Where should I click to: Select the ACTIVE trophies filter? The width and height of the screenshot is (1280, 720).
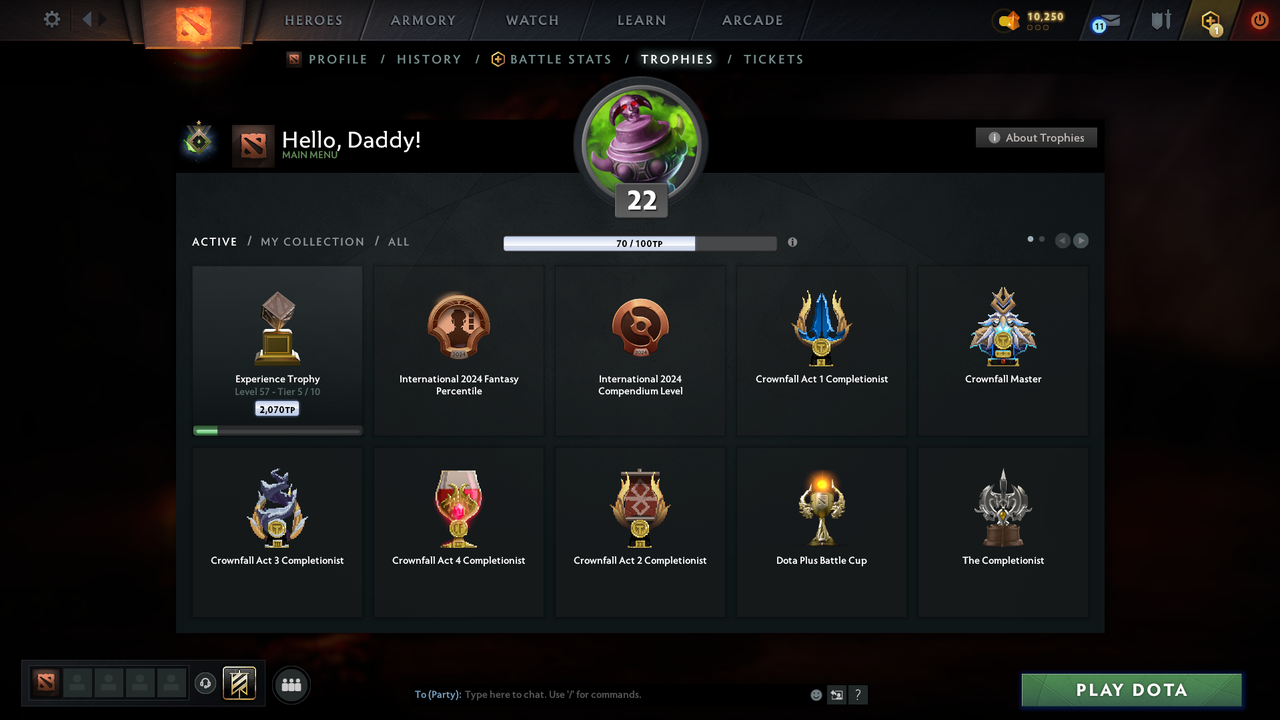(214, 241)
